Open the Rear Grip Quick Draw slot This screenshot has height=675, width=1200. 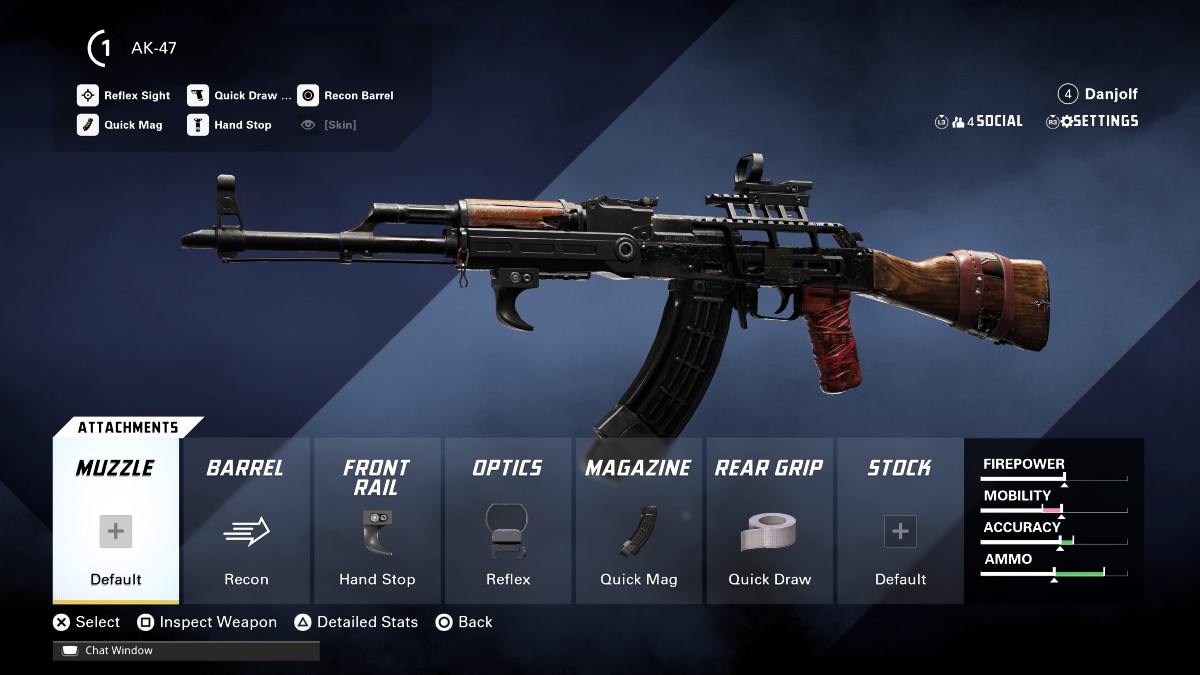point(769,521)
